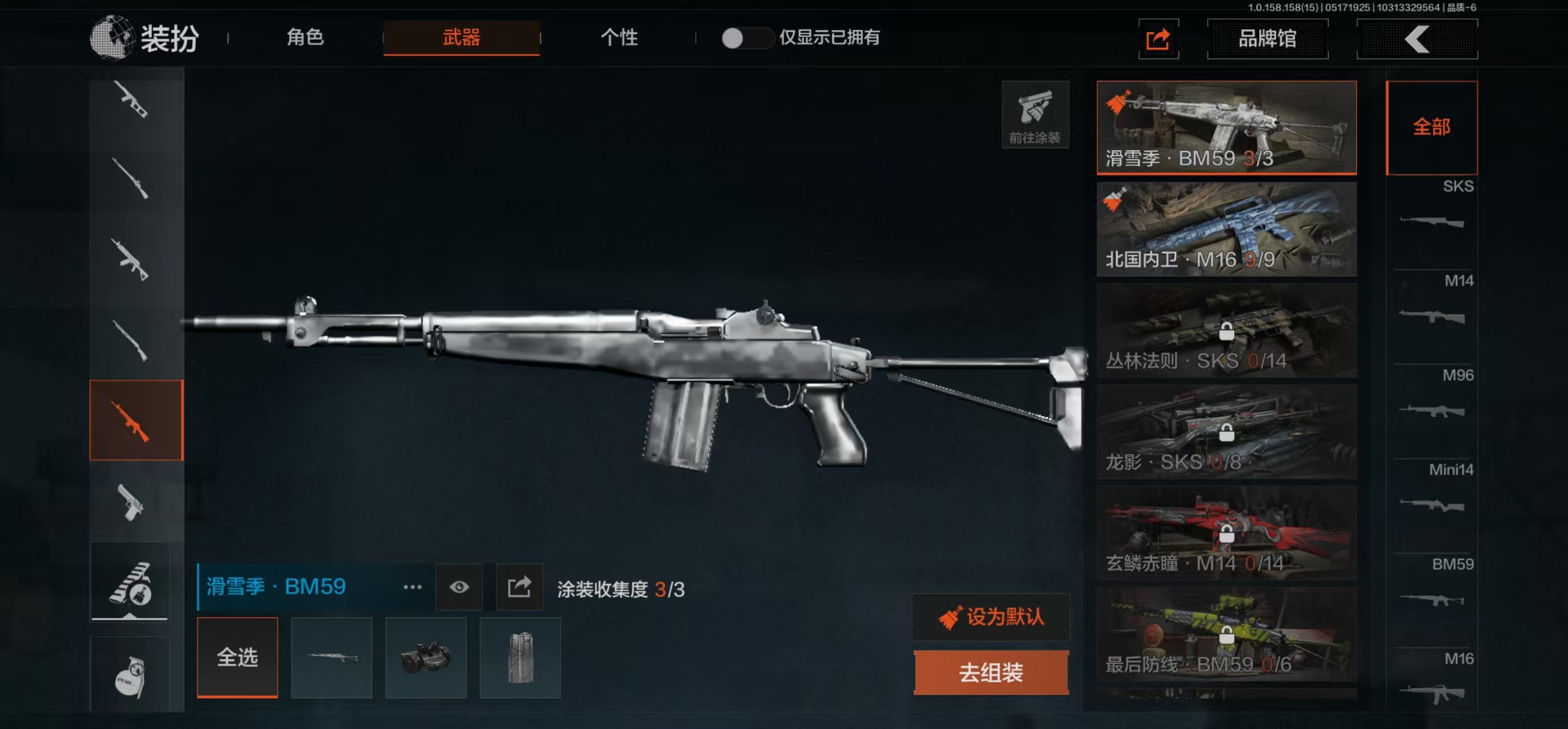This screenshot has width=1568, height=729.
Task: Select the 北国内卫 M16 skin
Action: coord(1226,230)
